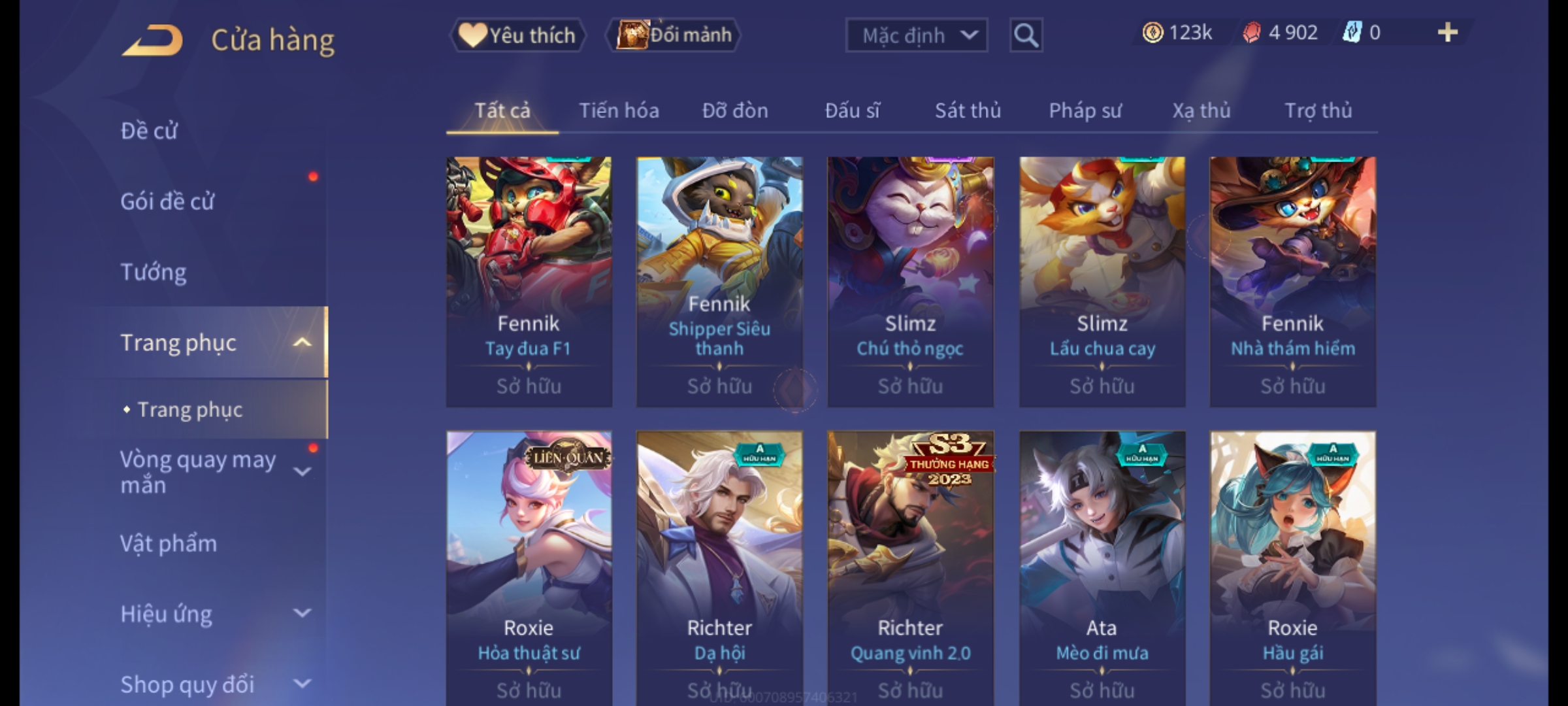Screen dimensions: 1568x706
Task: Go to the Tướng shop section
Action: coord(154,272)
